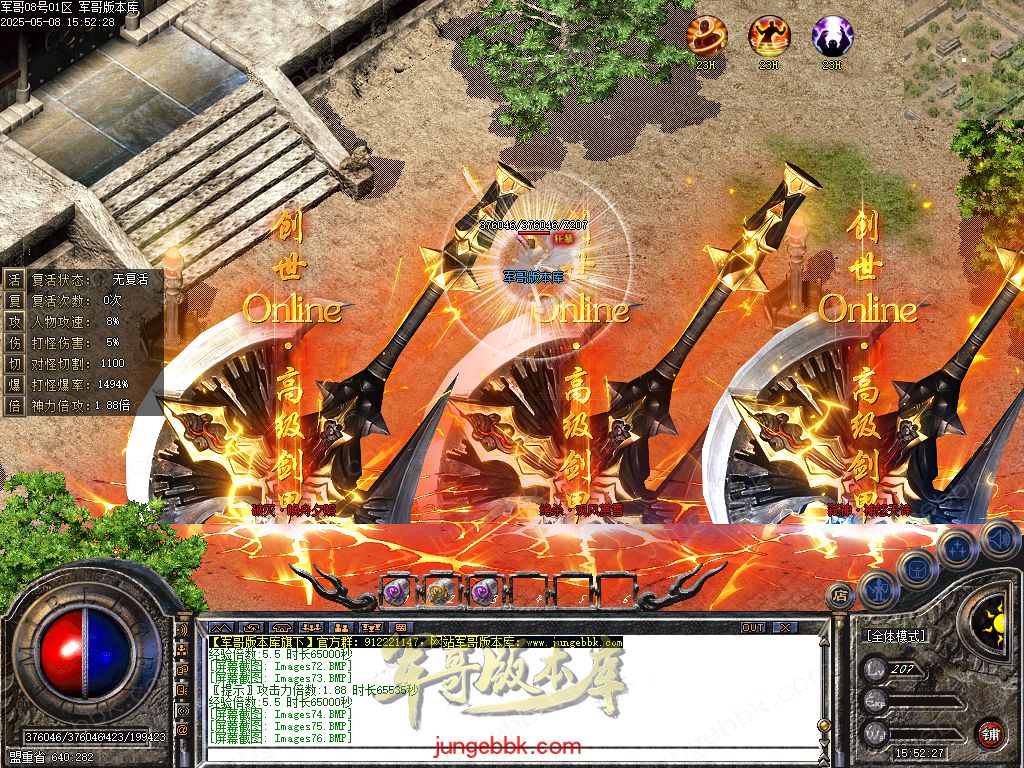This screenshot has height=768, width=1024.
Task: Click the 倍 power multiplier button
Action: (x=14, y=405)
